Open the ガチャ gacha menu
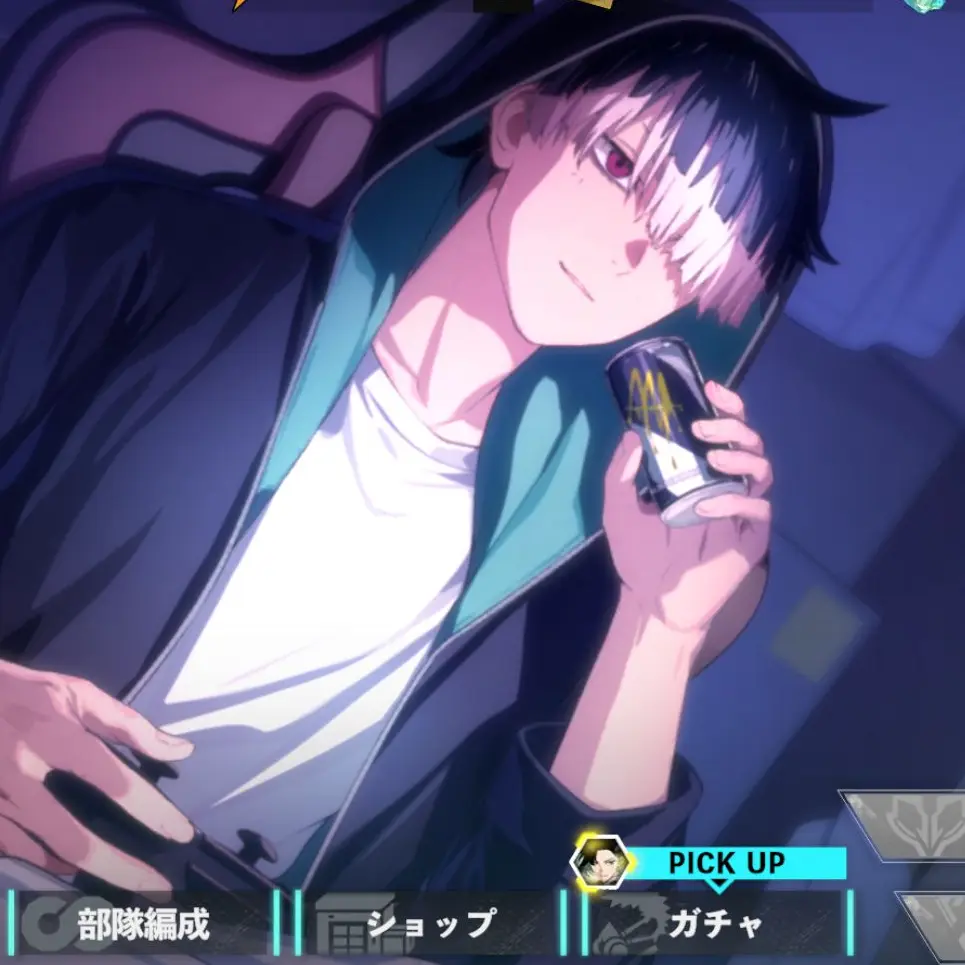The width and height of the screenshot is (965, 965). 715,924
